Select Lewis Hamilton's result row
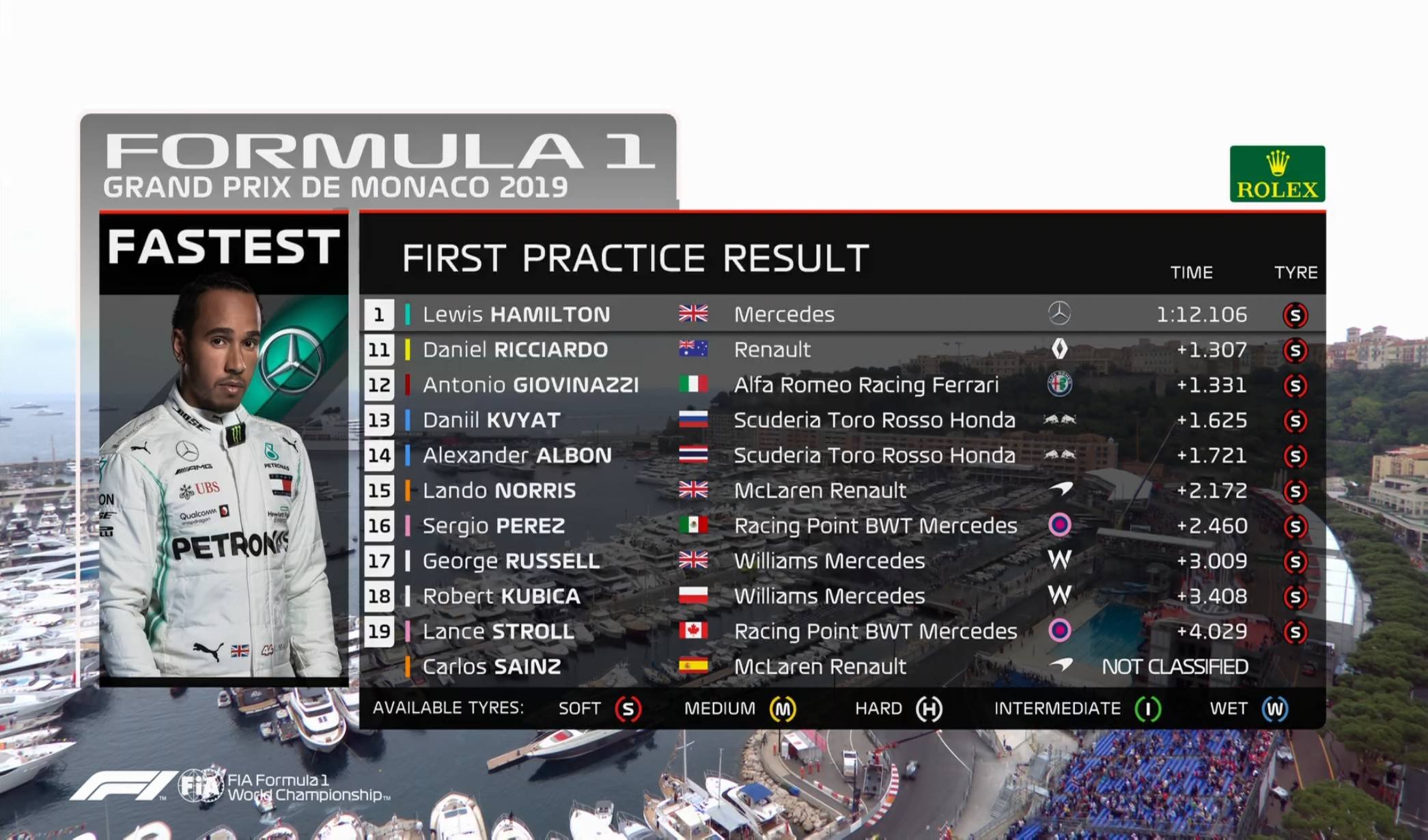 point(841,314)
